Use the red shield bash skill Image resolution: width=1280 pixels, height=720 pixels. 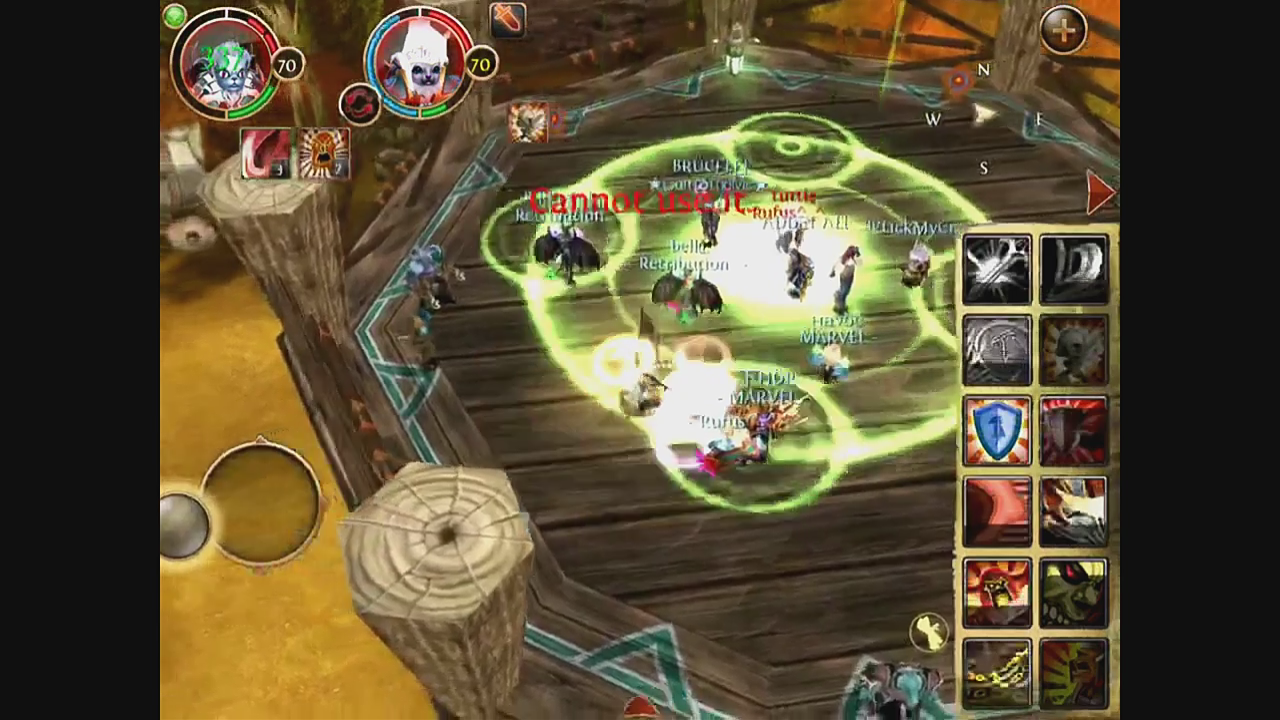click(x=1074, y=431)
